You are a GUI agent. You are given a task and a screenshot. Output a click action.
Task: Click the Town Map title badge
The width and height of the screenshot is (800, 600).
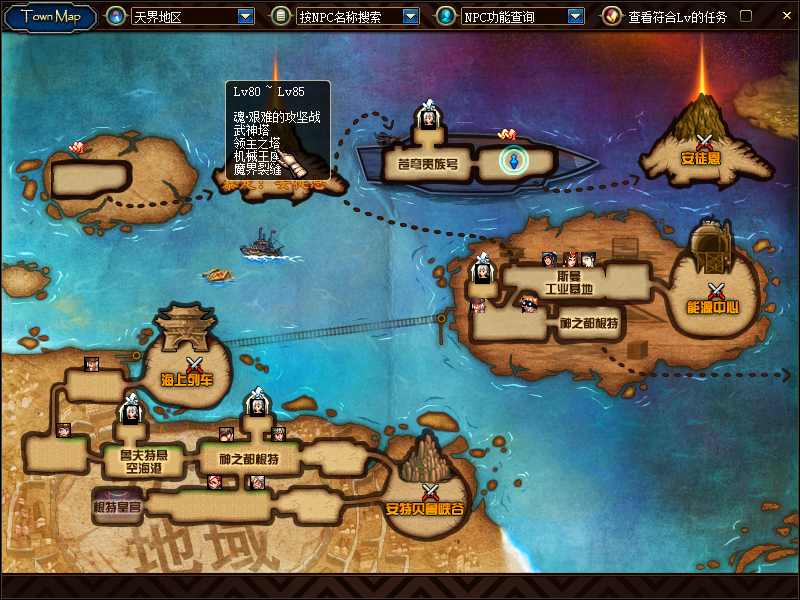[50, 16]
